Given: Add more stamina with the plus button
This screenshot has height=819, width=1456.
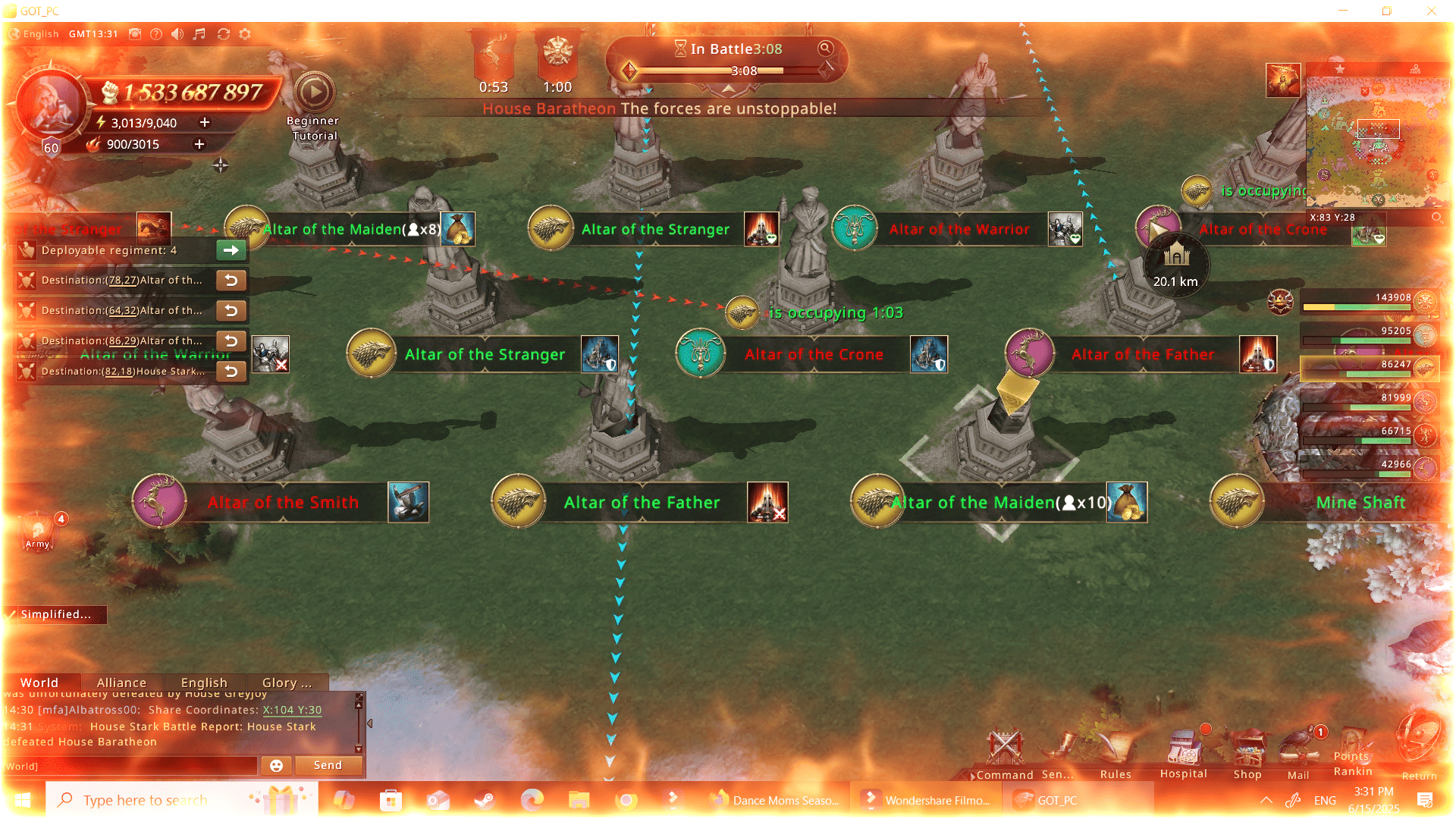Looking at the screenshot, I should (205, 122).
